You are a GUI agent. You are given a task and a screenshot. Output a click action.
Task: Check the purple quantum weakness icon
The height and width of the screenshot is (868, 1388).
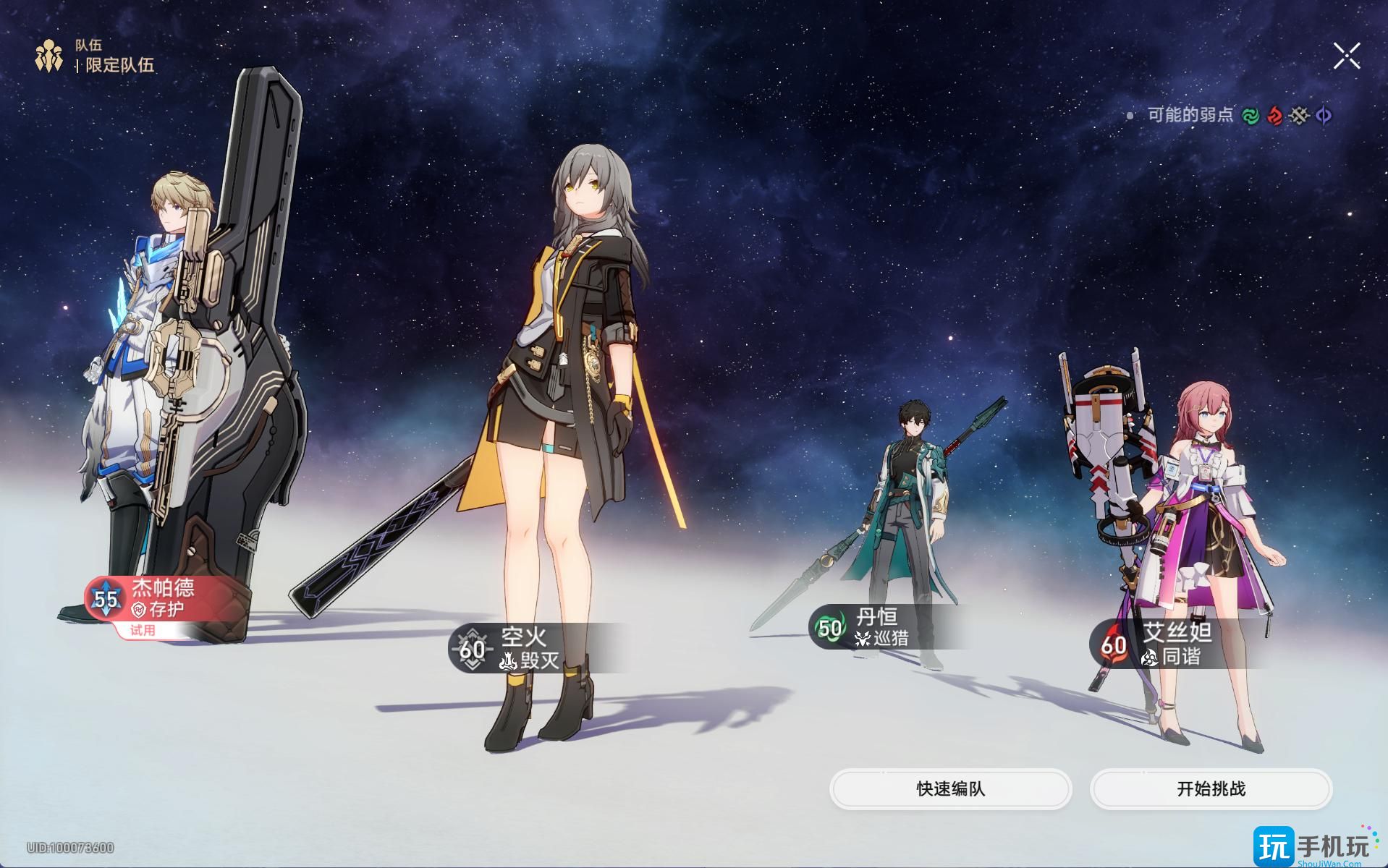click(x=1324, y=116)
